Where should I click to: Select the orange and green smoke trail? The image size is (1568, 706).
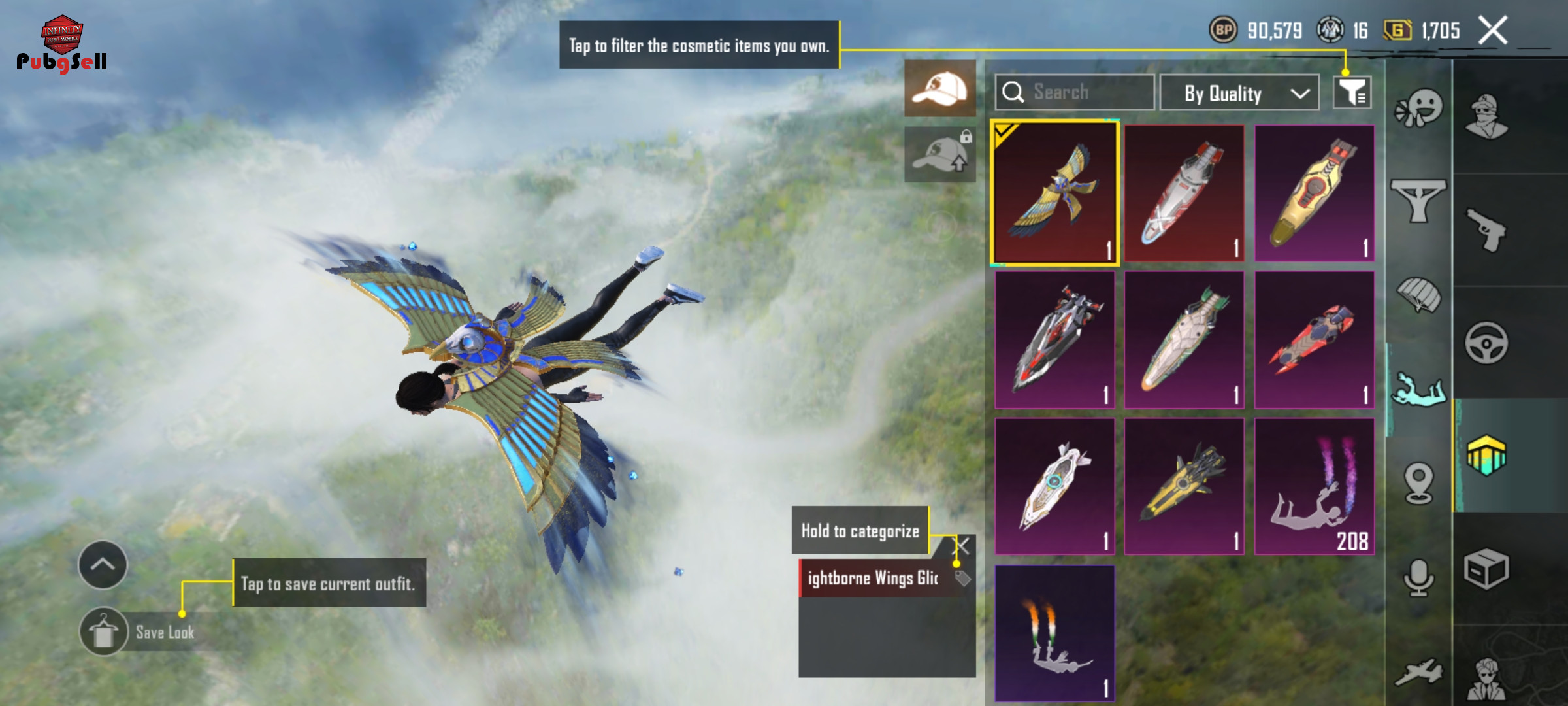pos(1055,633)
